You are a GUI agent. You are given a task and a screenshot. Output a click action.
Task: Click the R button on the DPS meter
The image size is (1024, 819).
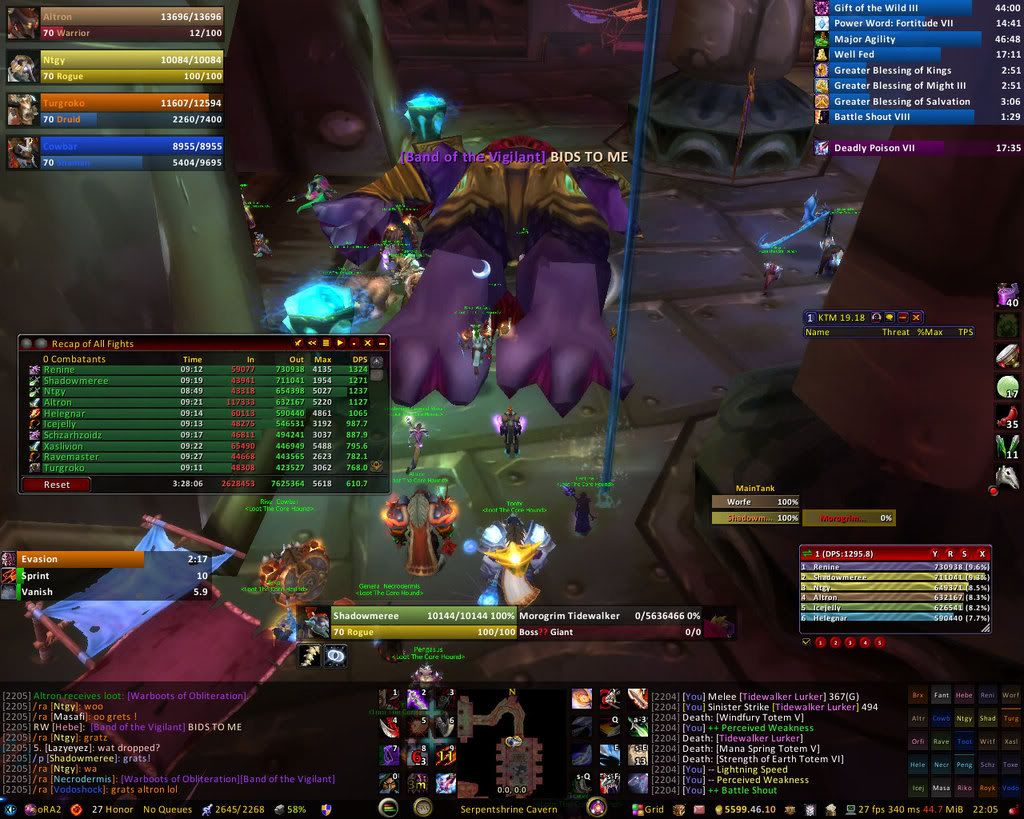click(x=950, y=553)
